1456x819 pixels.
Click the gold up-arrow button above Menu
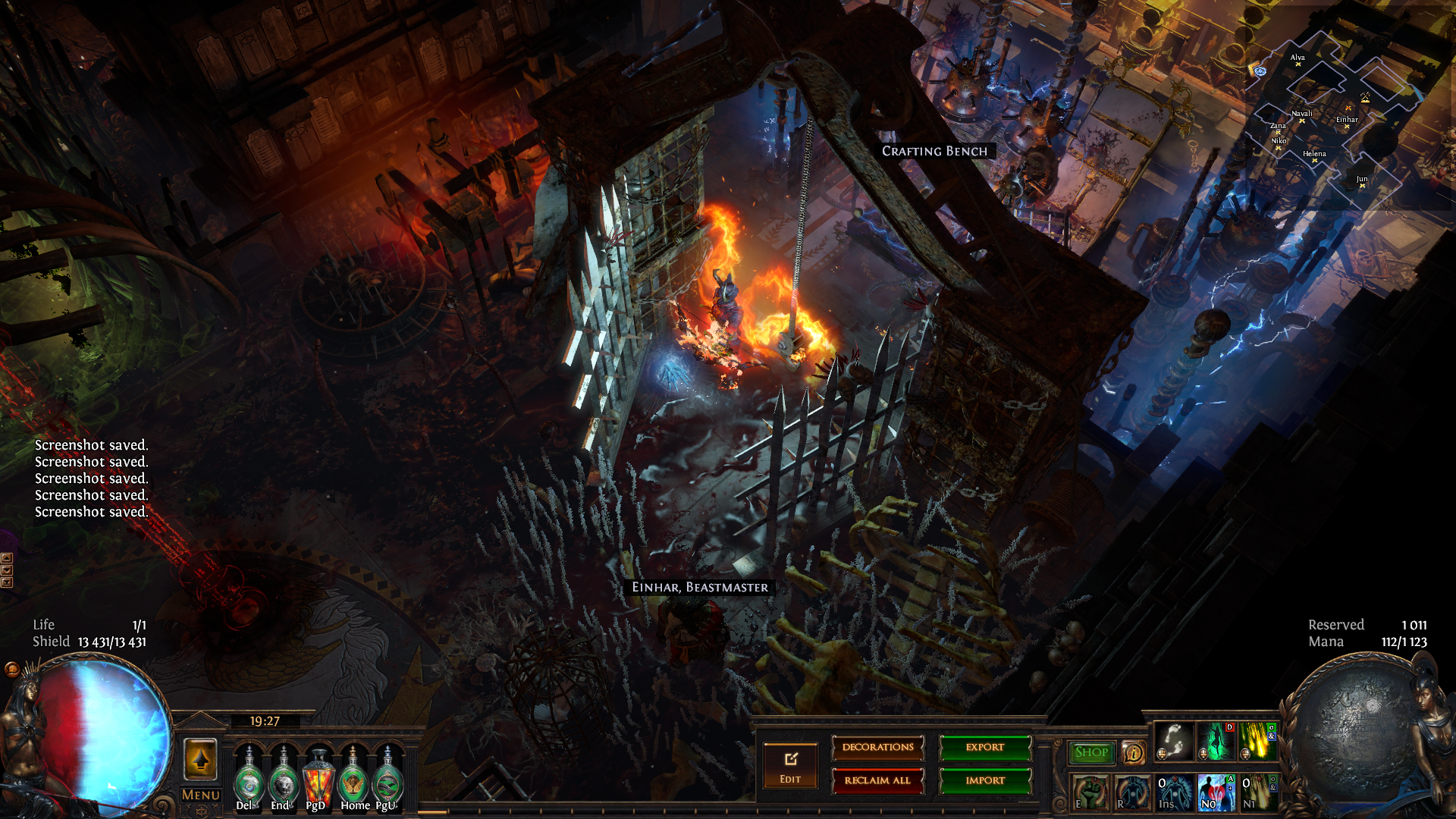coord(201,759)
